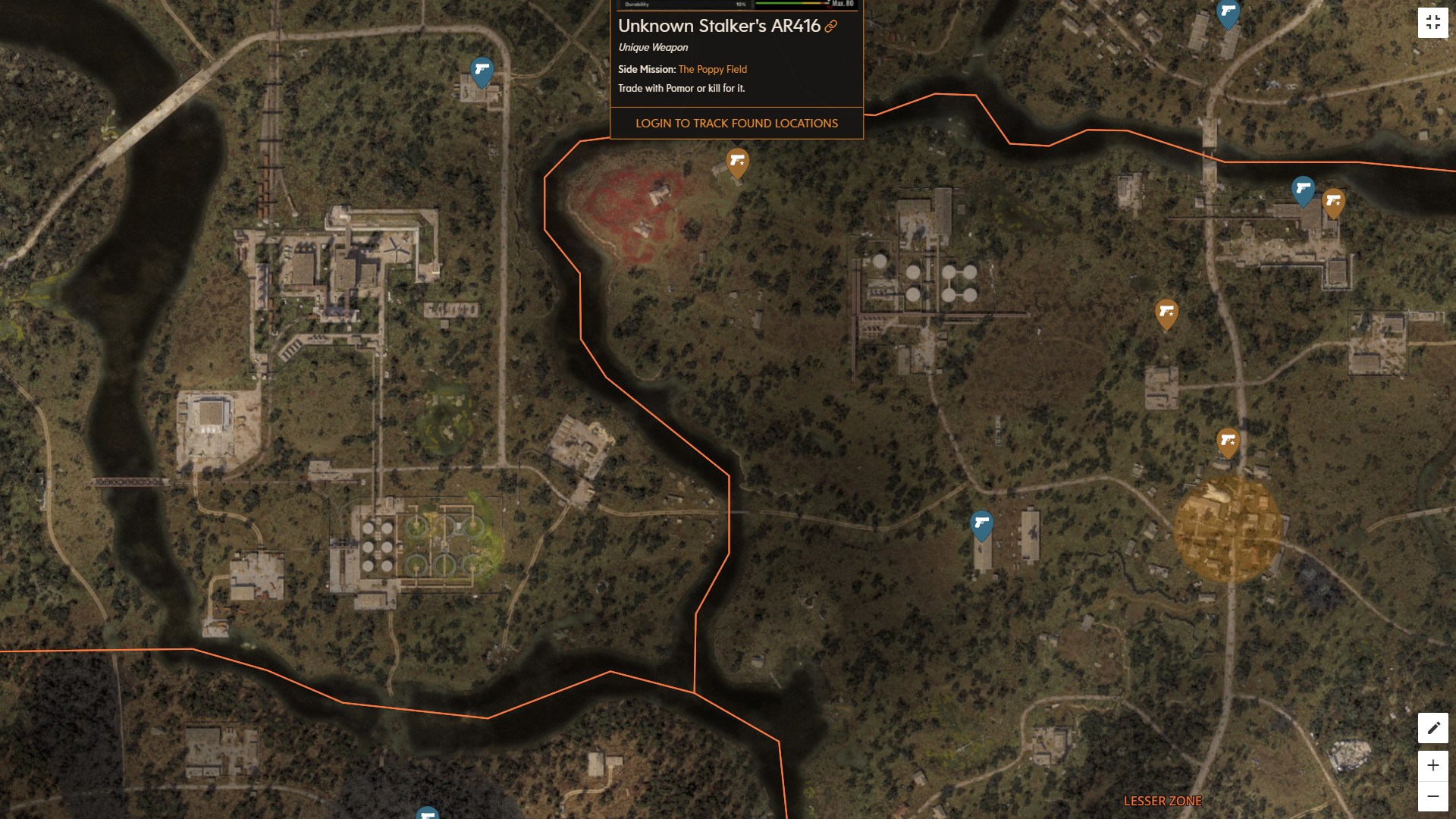Click the exit fullscreen icon in the top-right corner
Viewport: 1456px width, 819px height.
1432,22
